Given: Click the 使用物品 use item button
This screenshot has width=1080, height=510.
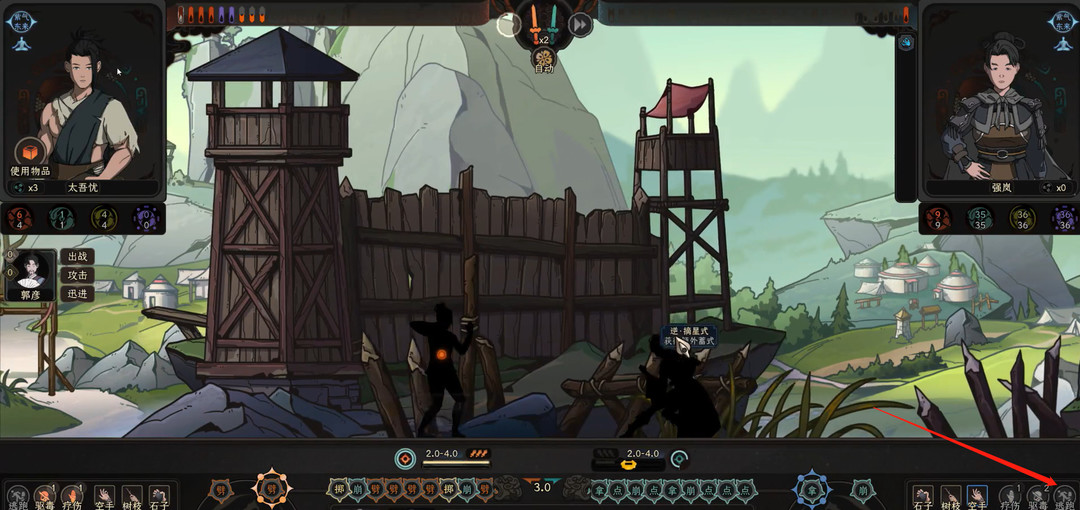Looking at the screenshot, I should pyautogui.click(x=30, y=159).
